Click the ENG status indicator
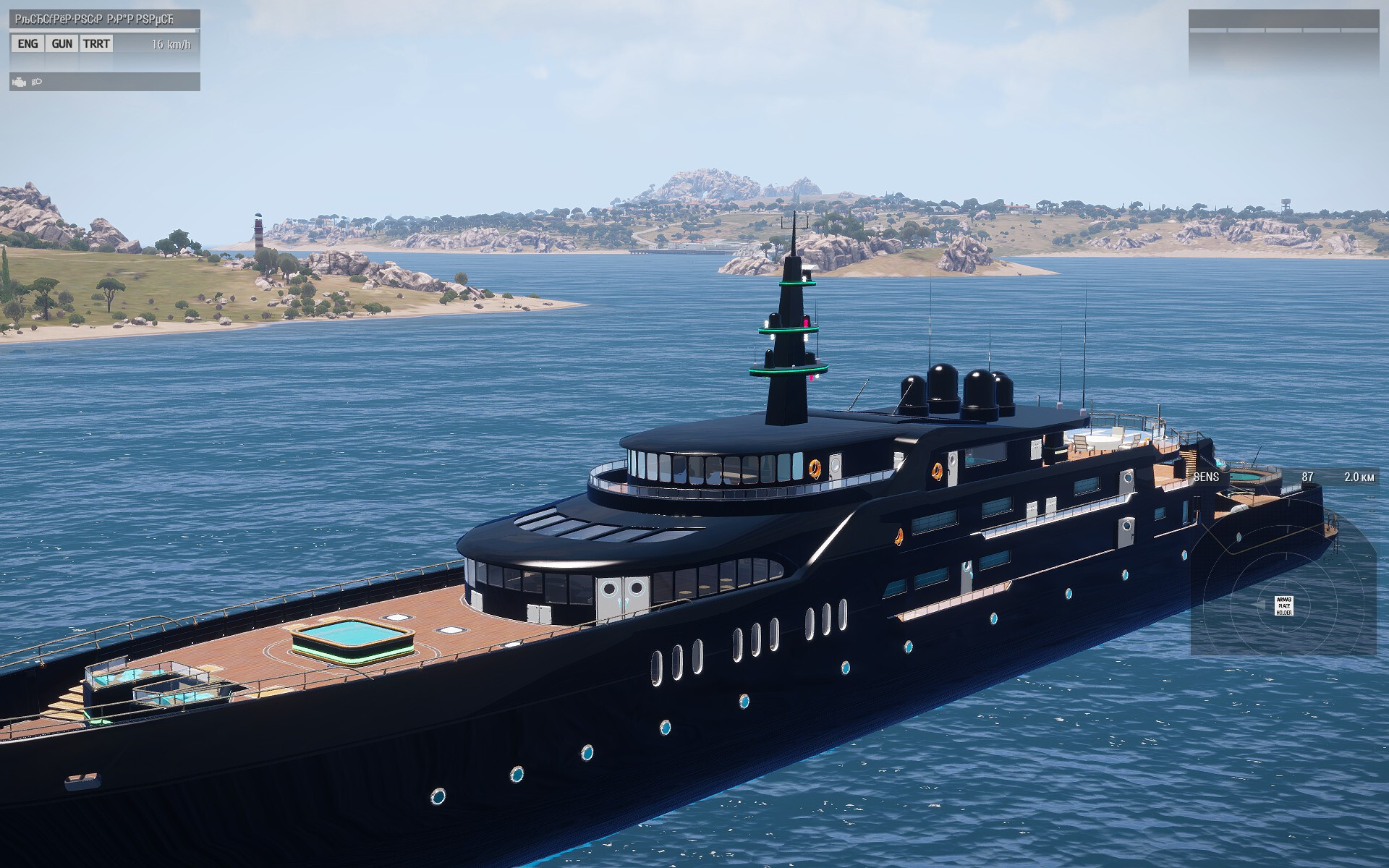The width and height of the screenshot is (1389, 868). tap(27, 44)
